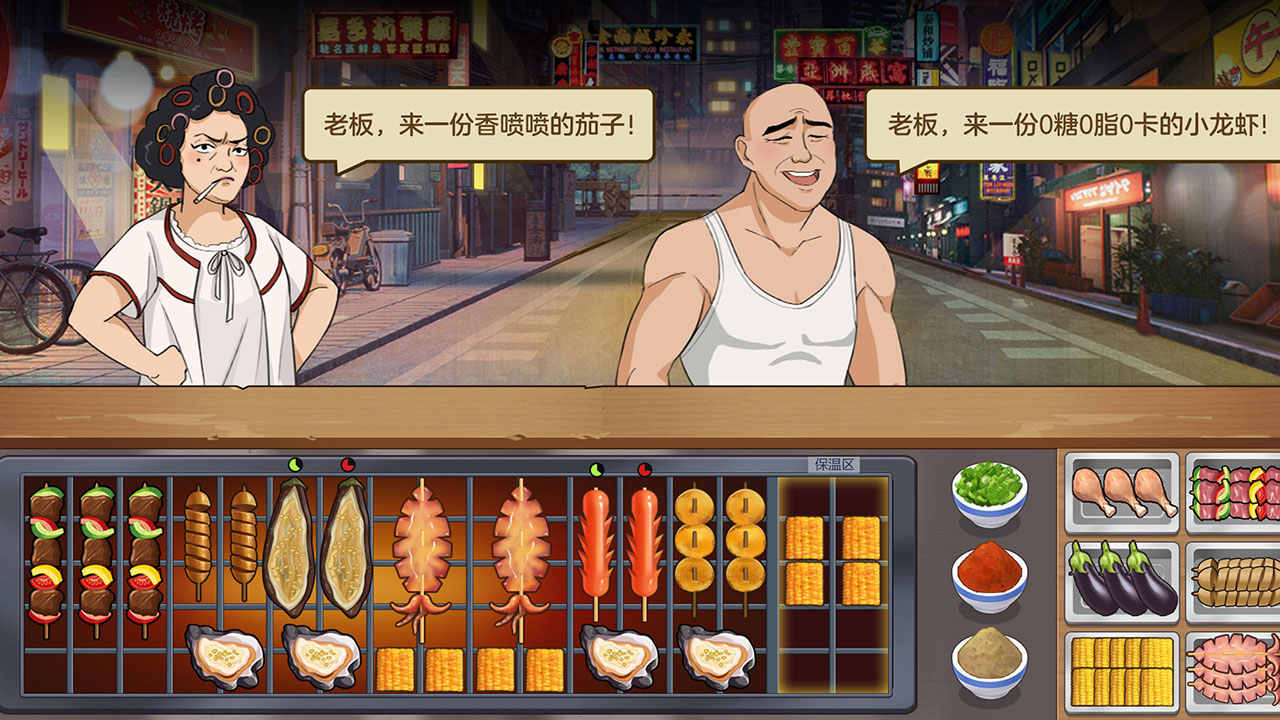Click the green doneness timer indicator

(296, 464)
